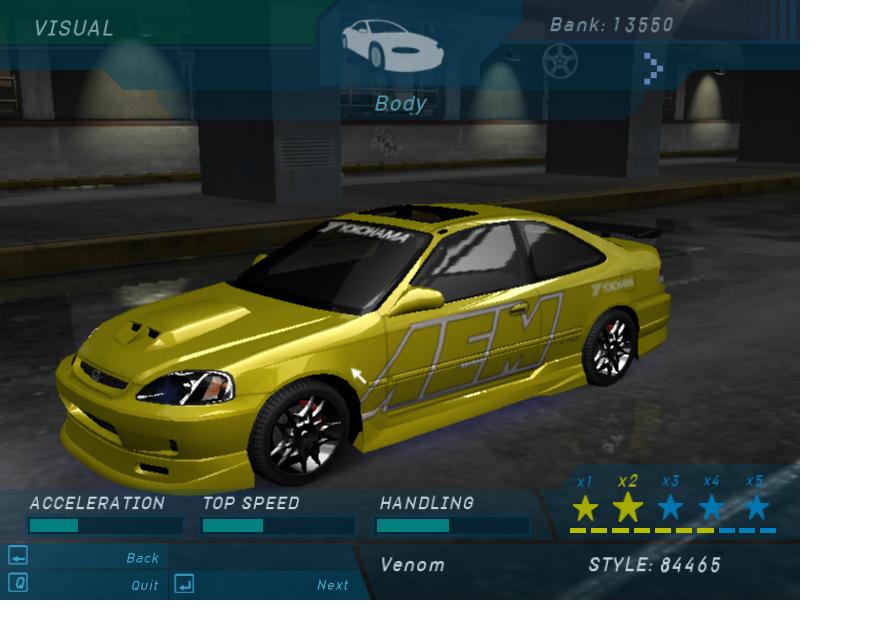Image resolution: width=891 pixels, height=641 pixels.
Task: Go Back to the previous menu
Action: pos(142,558)
